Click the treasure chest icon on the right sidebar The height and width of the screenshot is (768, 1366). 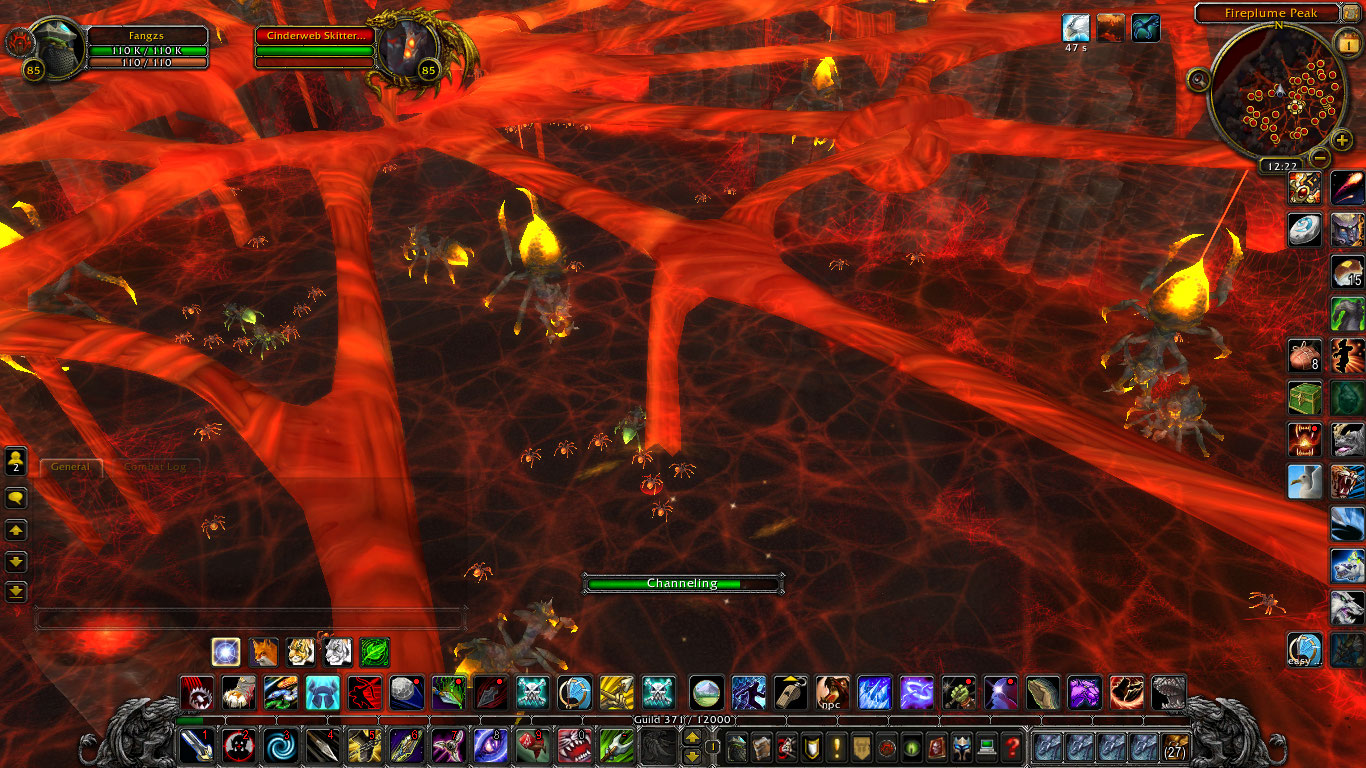click(1303, 397)
